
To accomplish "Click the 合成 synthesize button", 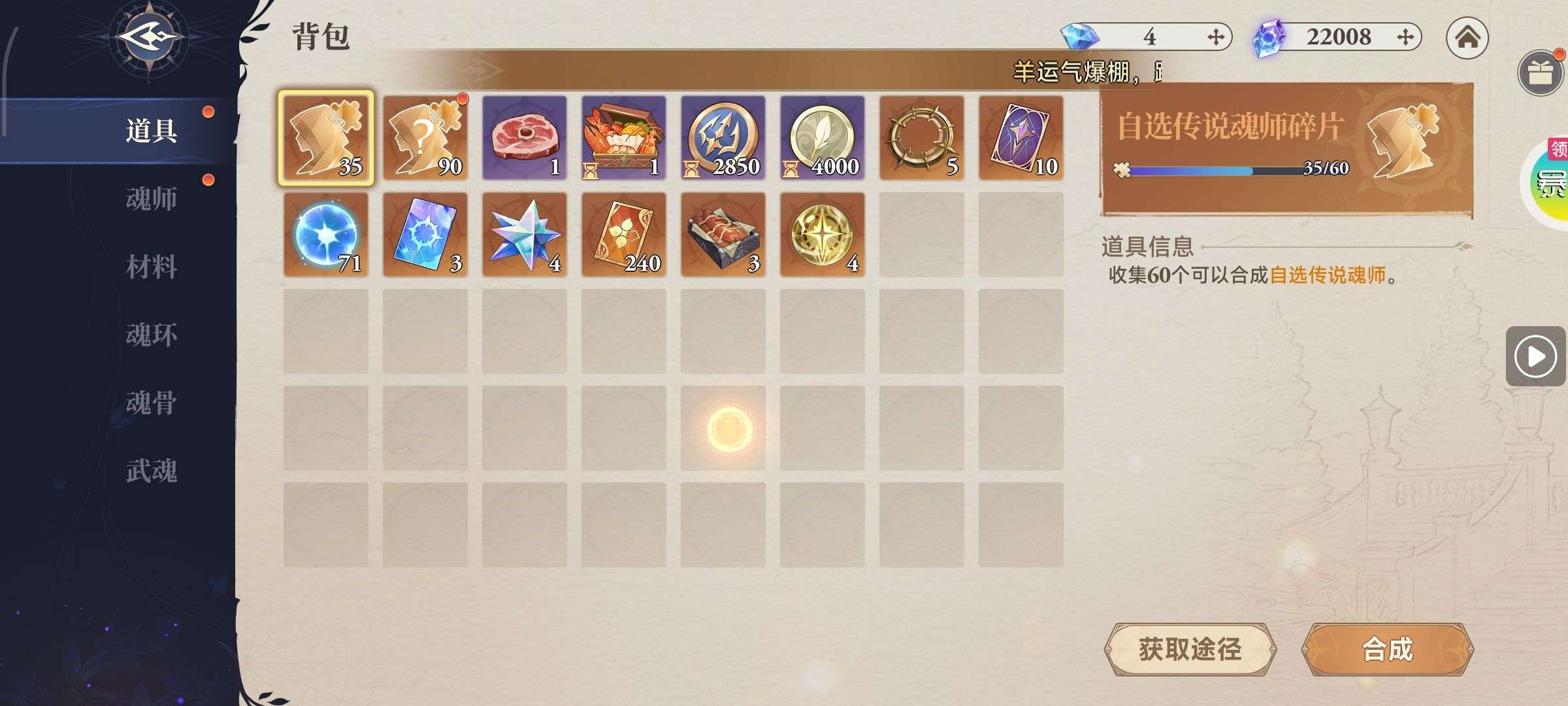I will tap(1387, 650).
